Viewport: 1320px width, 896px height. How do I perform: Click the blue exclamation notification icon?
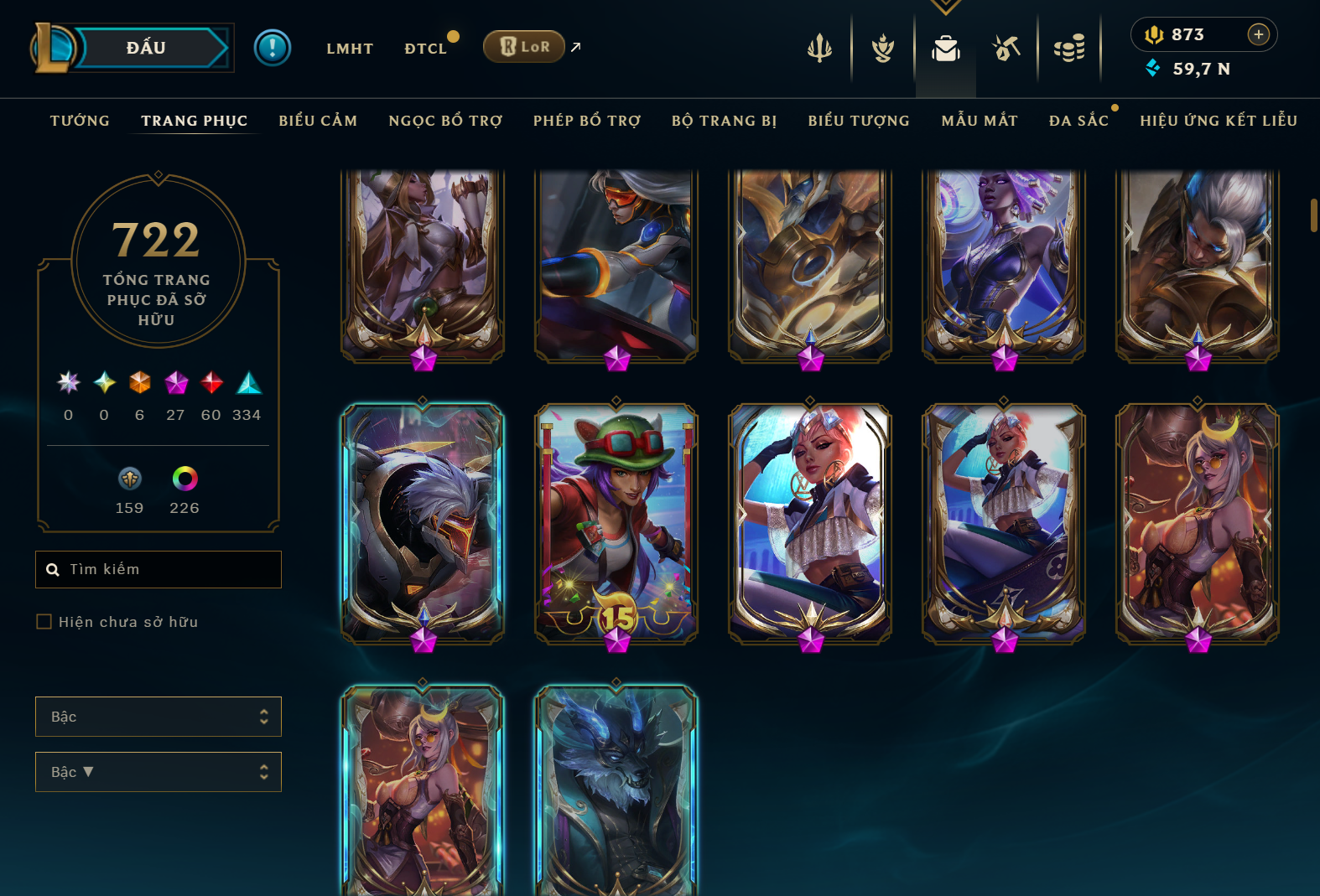[273, 48]
